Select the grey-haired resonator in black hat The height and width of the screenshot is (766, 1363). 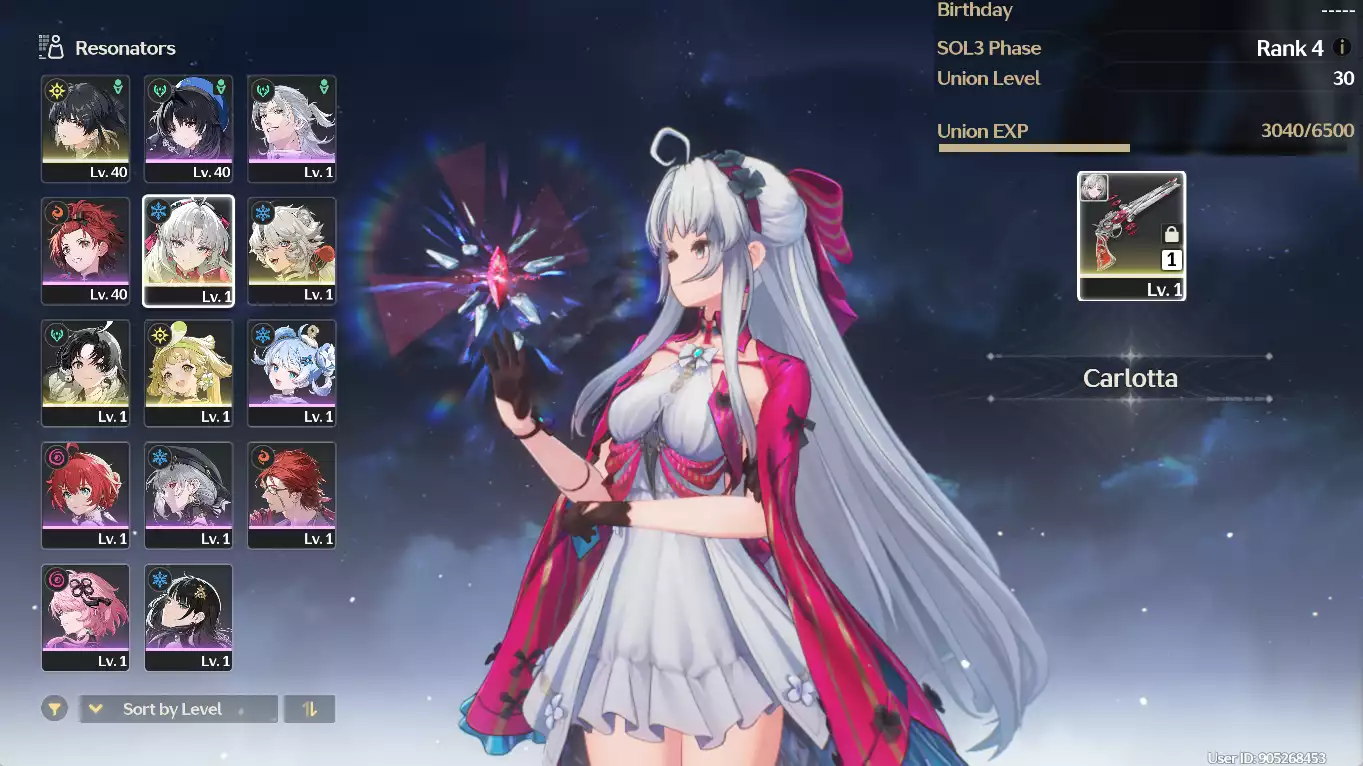pos(188,494)
